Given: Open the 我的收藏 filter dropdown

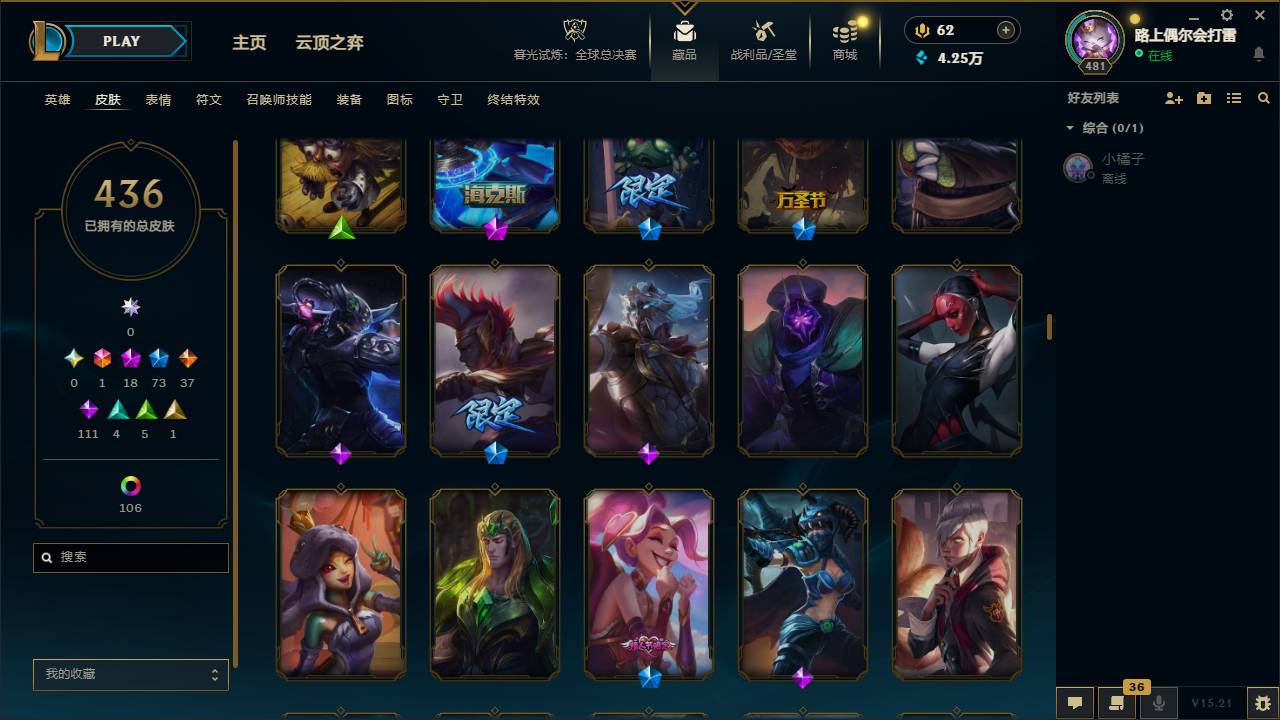Looking at the screenshot, I should (x=130, y=675).
